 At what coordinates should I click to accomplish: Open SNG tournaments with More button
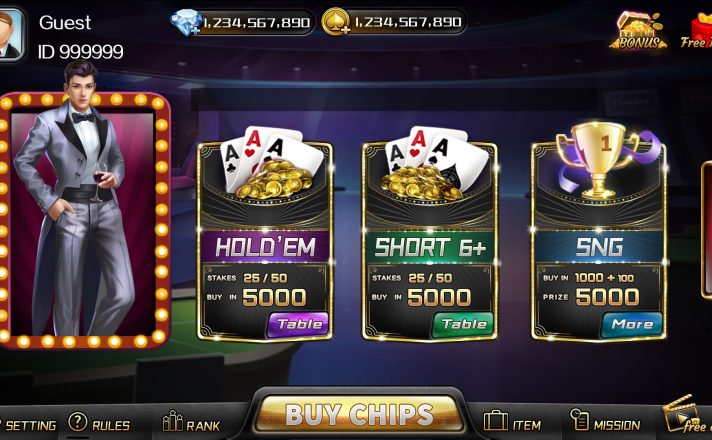click(631, 324)
